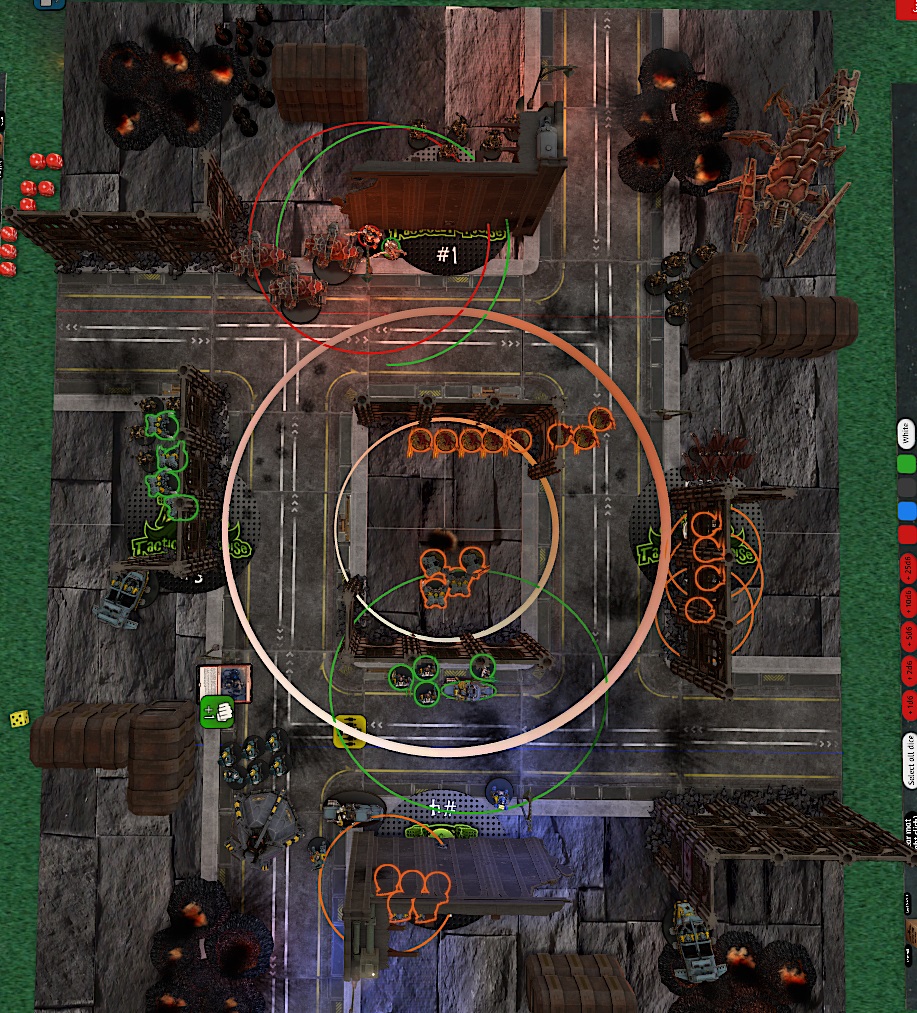Select the yellow squad marker token

(347, 731)
